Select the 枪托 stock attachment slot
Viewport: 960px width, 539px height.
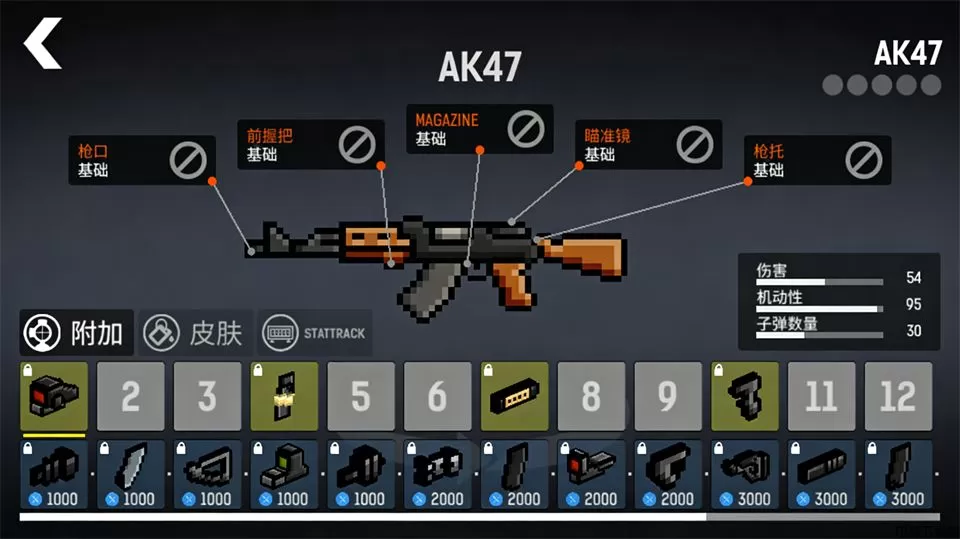tap(818, 160)
